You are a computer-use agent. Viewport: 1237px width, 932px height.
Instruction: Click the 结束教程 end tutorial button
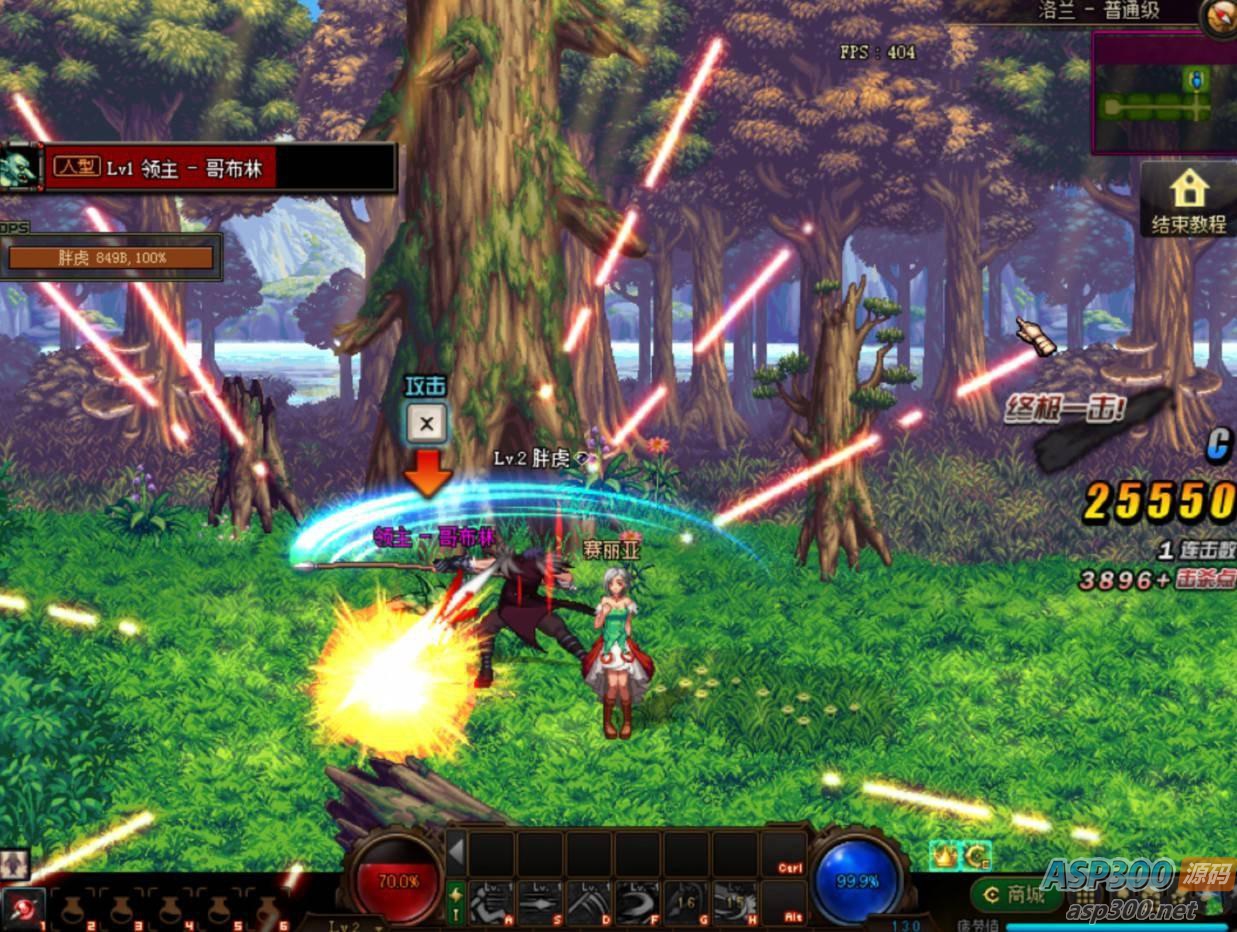(1188, 201)
